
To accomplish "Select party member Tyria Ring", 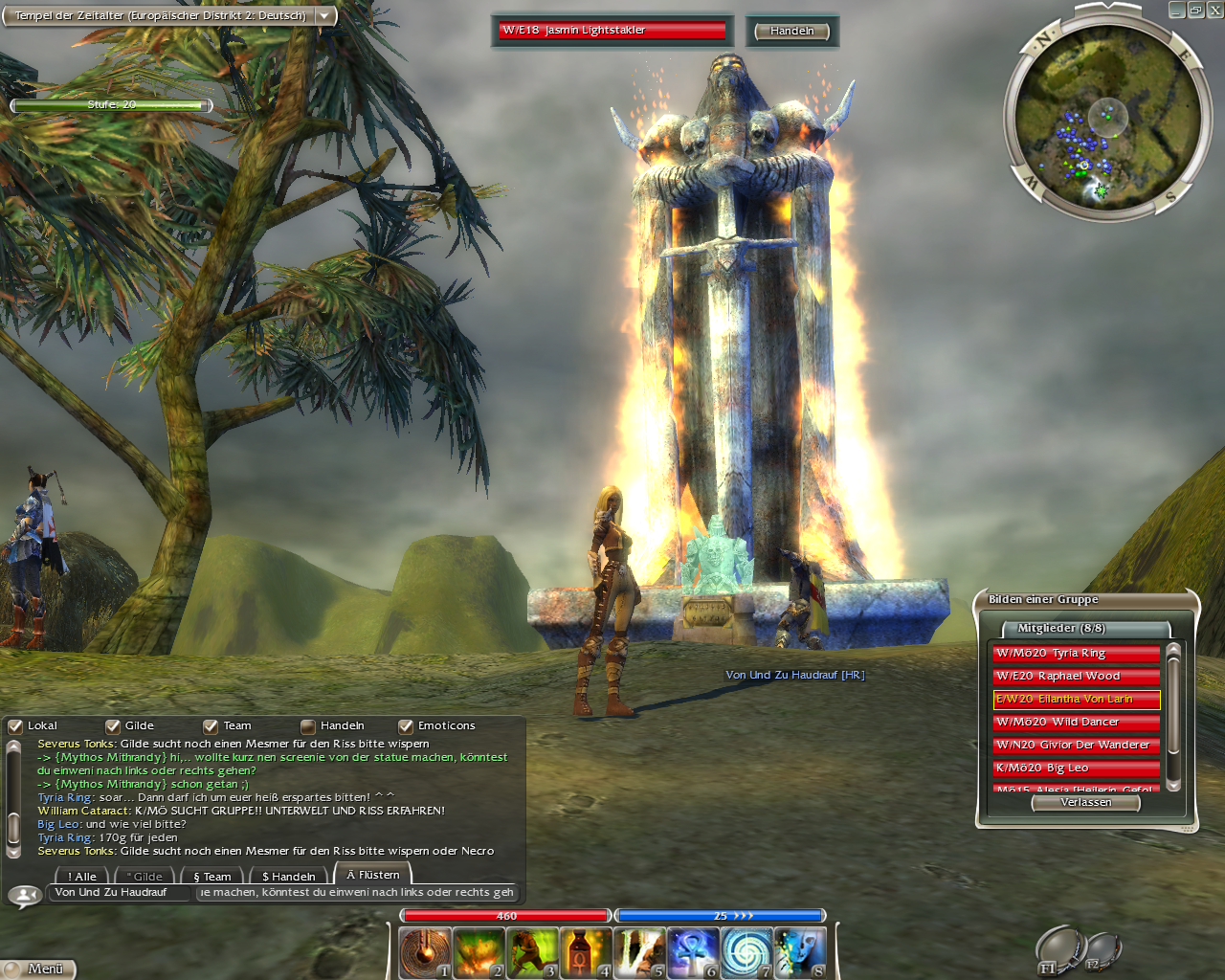I will tap(1076, 654).
